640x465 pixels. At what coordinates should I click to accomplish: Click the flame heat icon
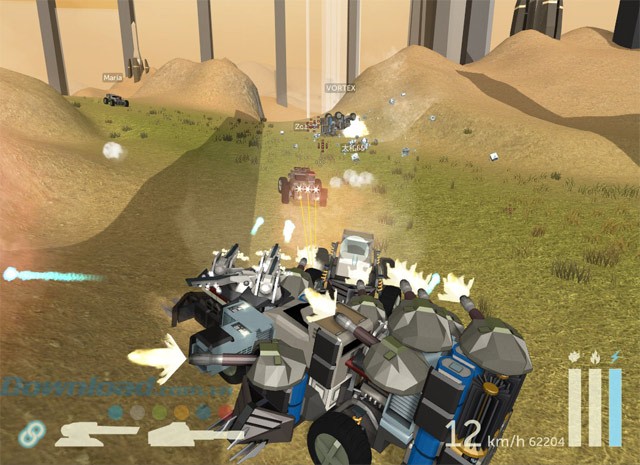(594, 356)
